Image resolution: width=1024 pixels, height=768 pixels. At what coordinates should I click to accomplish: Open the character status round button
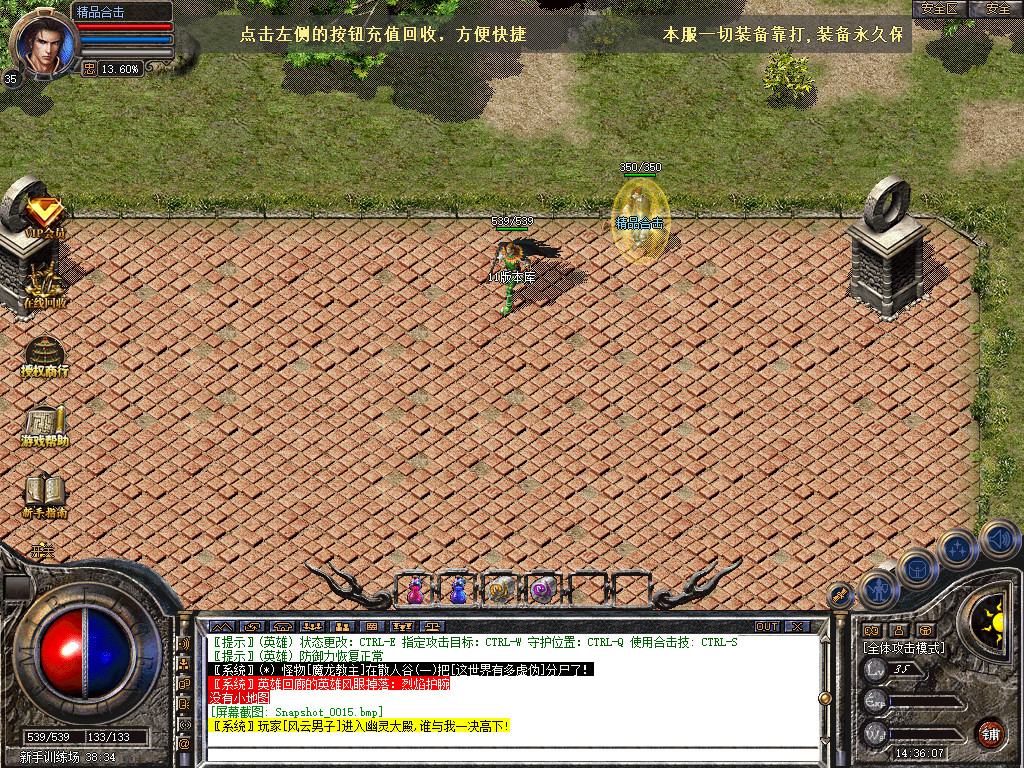tap(880, 589)
